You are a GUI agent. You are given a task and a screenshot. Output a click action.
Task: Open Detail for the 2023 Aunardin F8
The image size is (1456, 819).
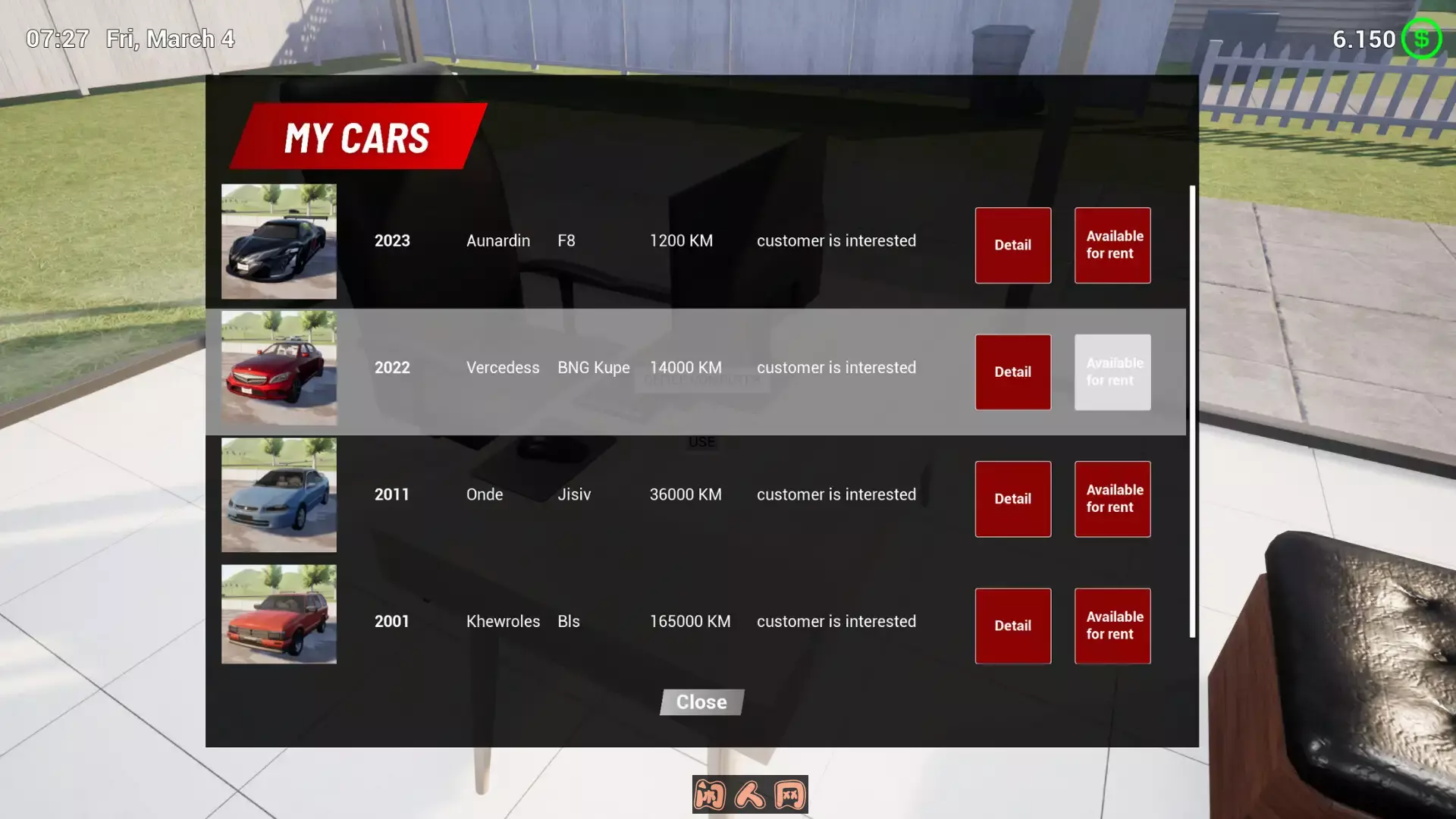point(1012,245)
